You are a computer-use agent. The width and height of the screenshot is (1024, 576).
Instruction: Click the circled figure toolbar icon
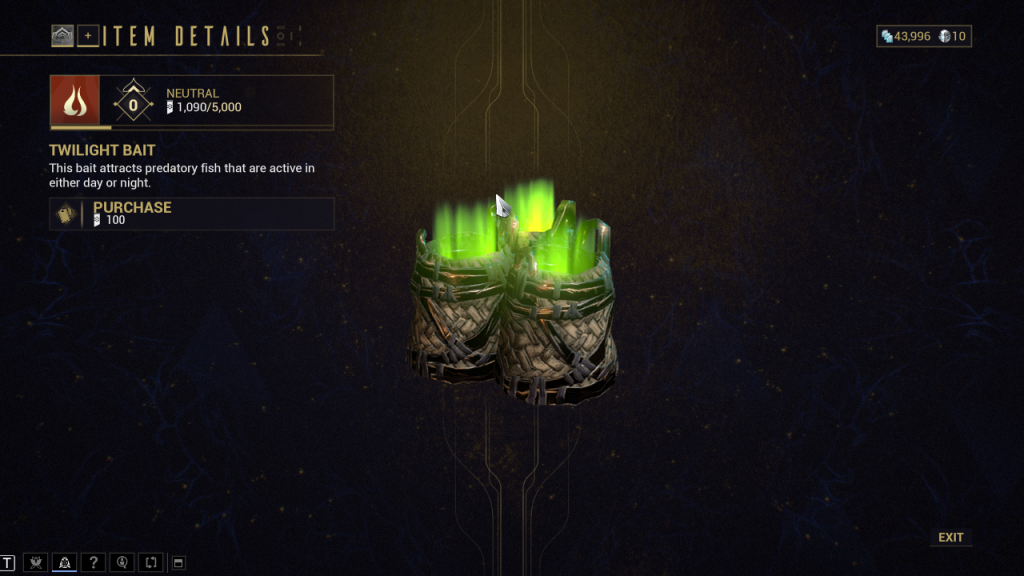click(122, 563)
